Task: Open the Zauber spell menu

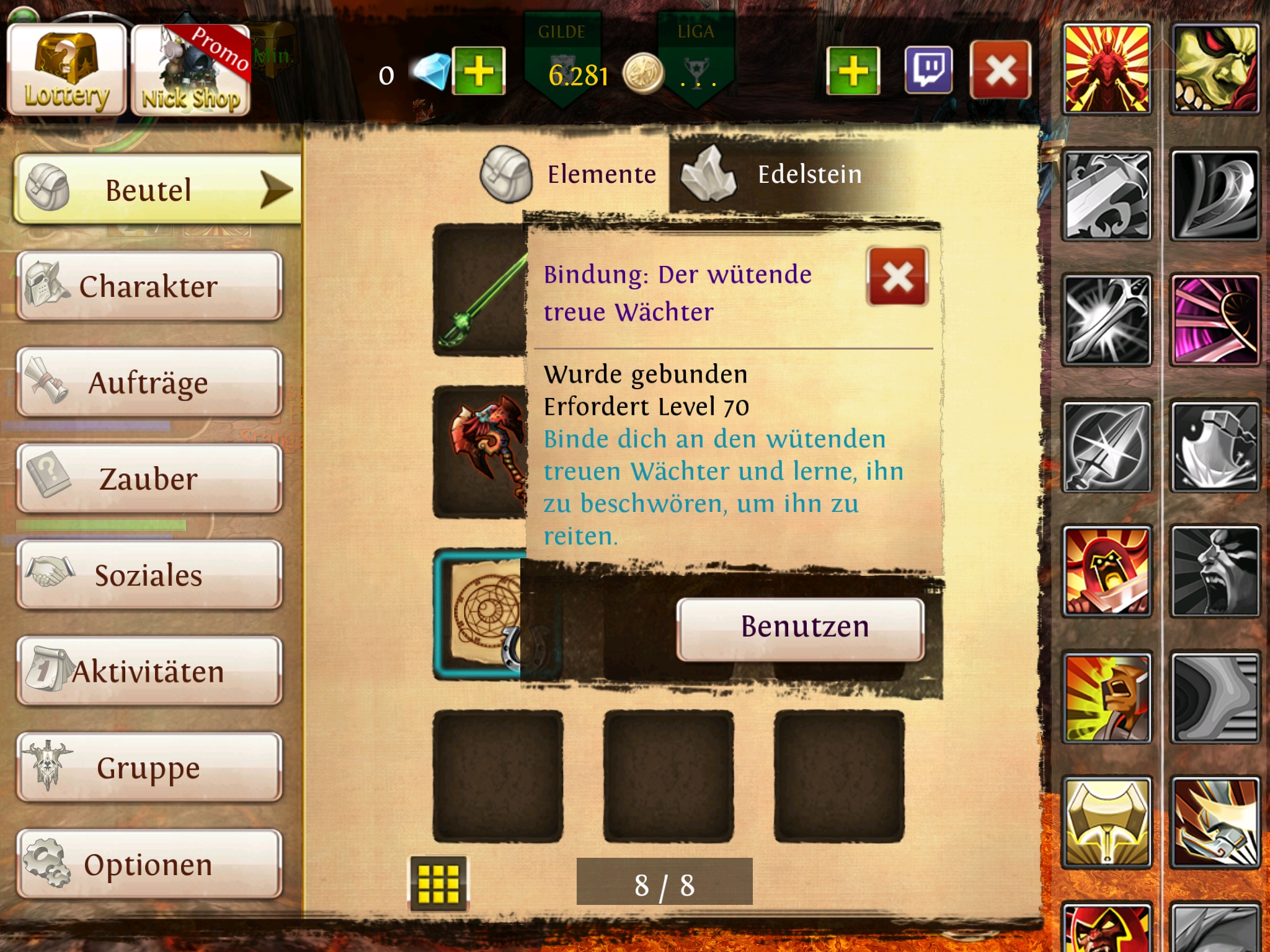Action: click(x=149, y=479)
